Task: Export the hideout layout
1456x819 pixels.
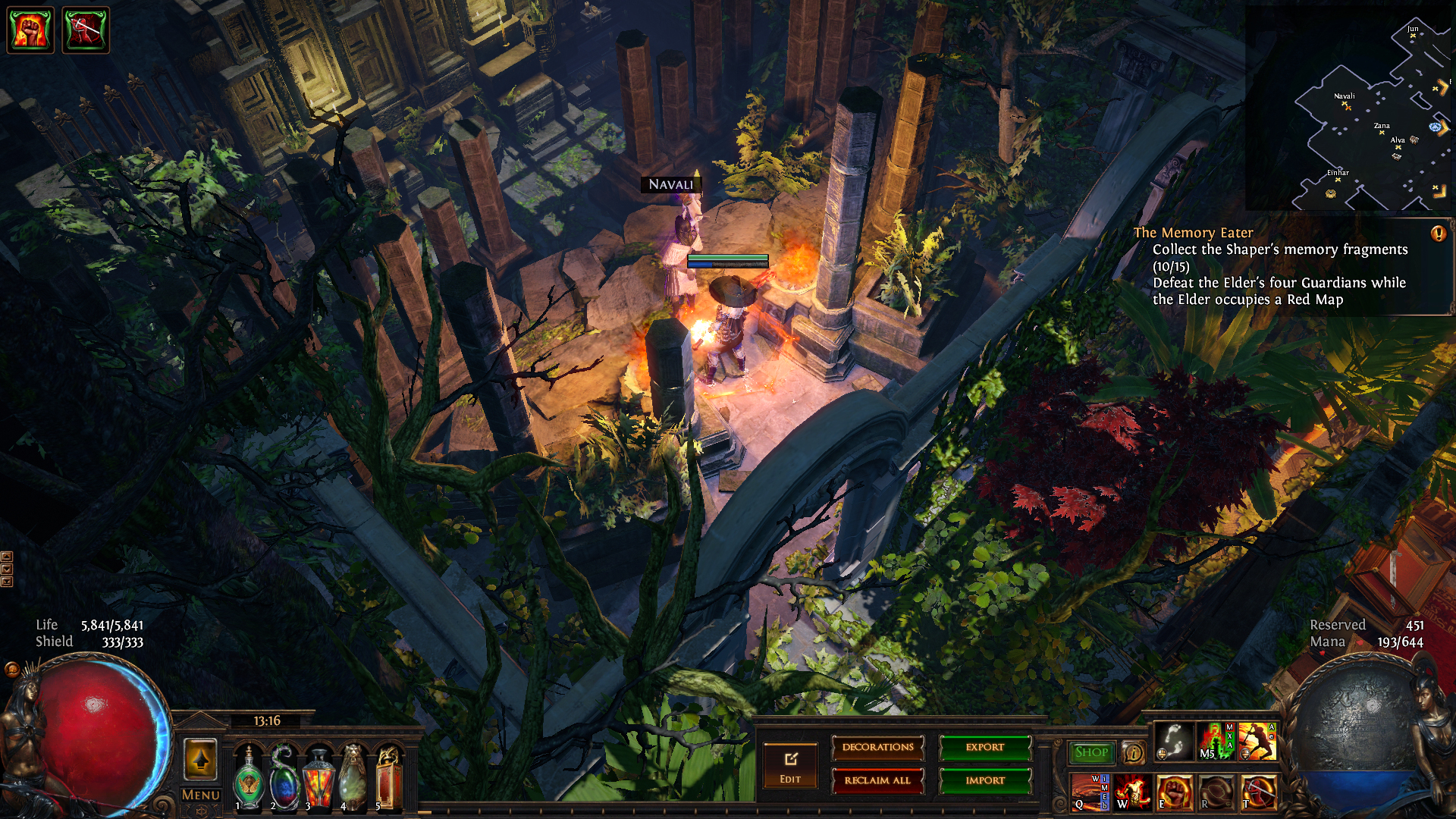Action: coord(985,748)
